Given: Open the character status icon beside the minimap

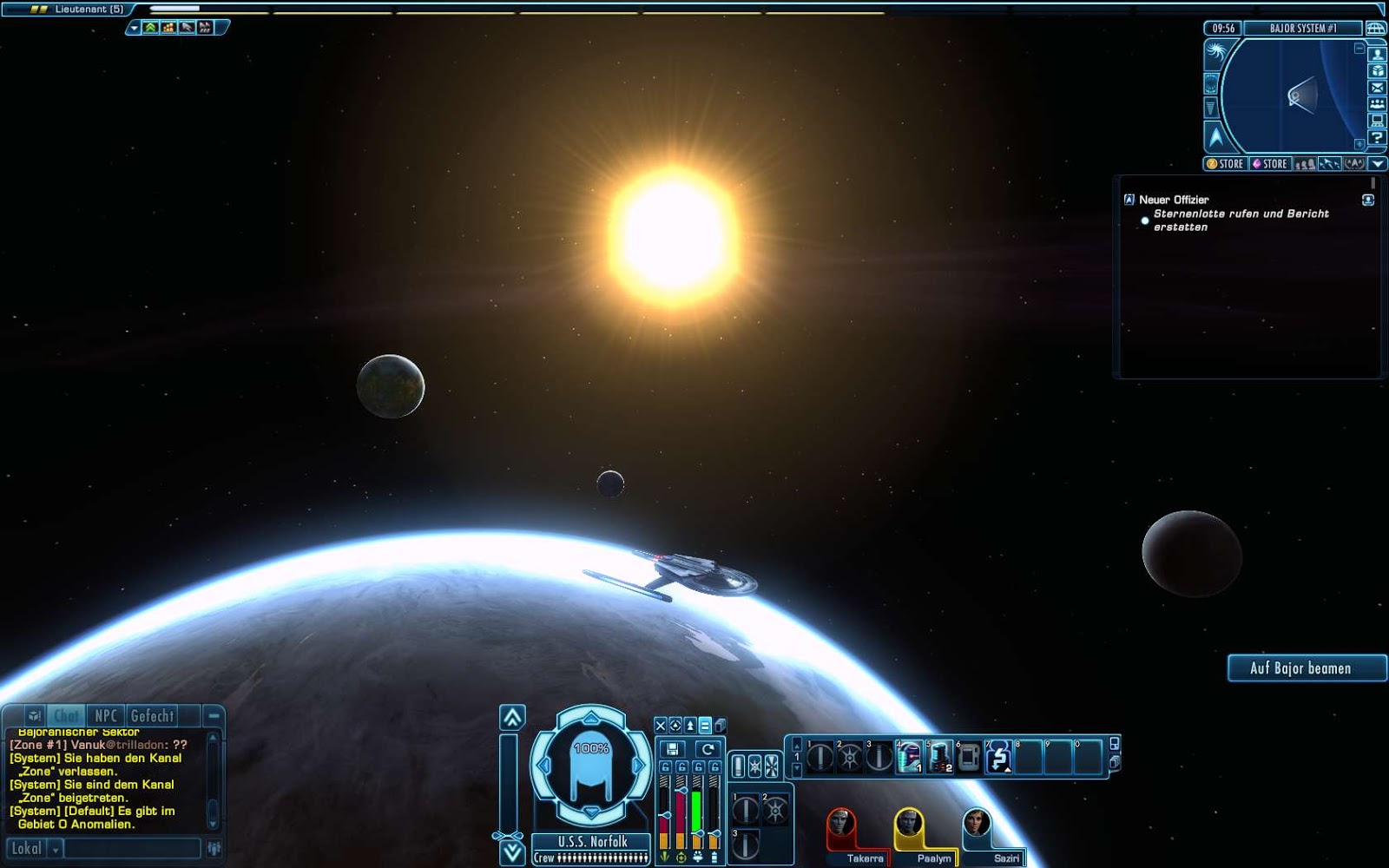Looking at the screenshot, I should [x=1378, y=55].
